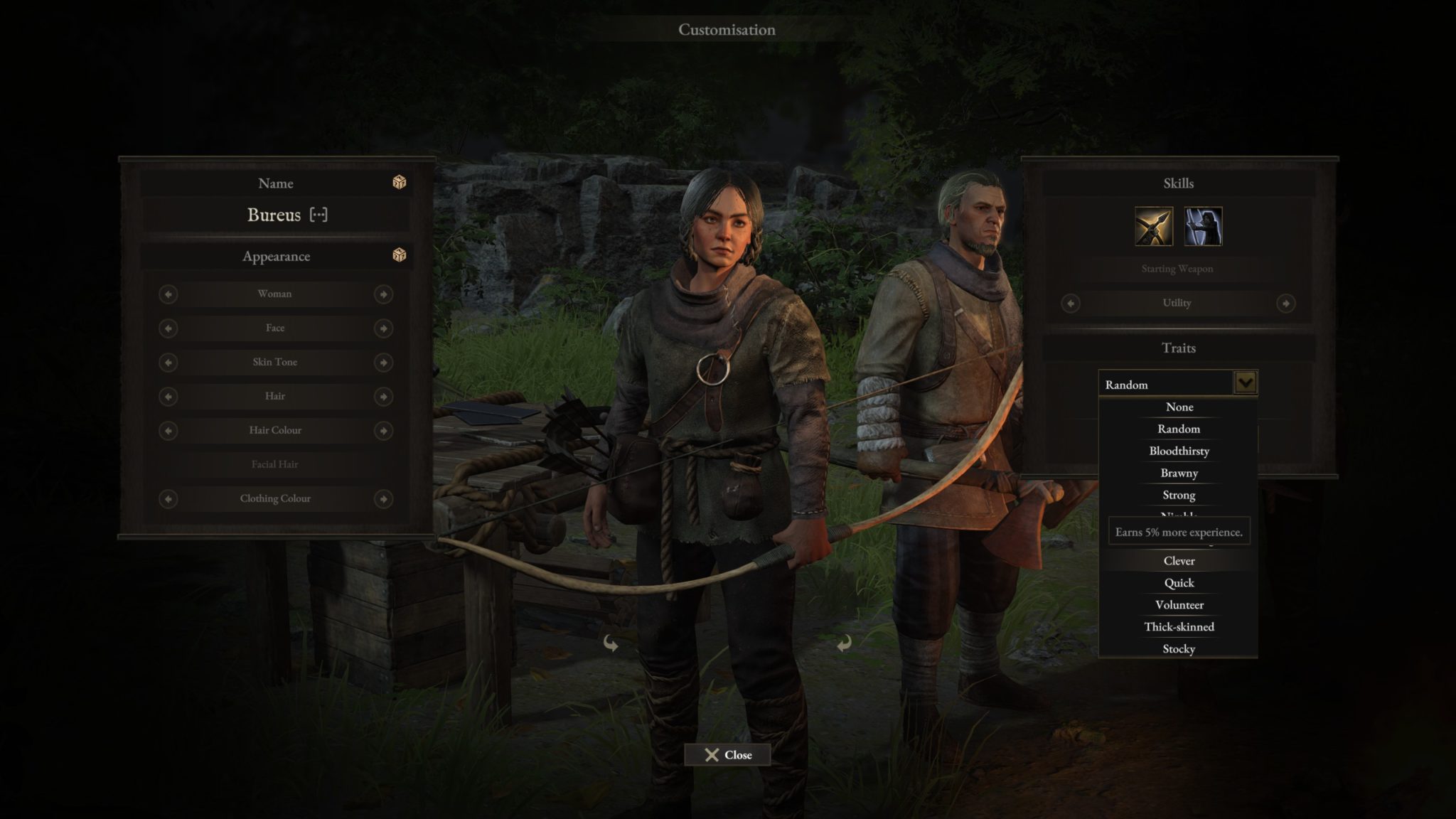The height and width of the screenshot is (819, 1456).
Task: Advance to the next Clothing Colour
Action: pyautogui.click(x=383, y=499)
